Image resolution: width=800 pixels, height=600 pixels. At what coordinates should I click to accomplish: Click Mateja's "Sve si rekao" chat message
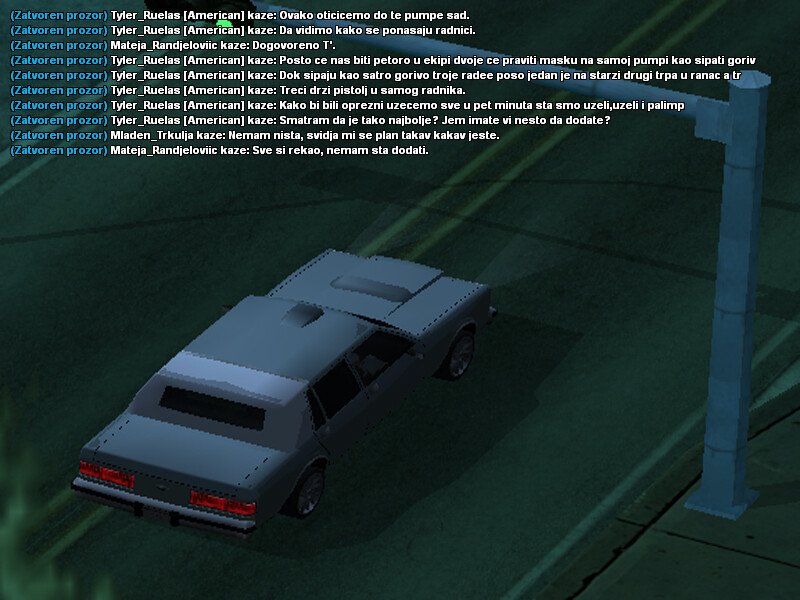point(218,150)
